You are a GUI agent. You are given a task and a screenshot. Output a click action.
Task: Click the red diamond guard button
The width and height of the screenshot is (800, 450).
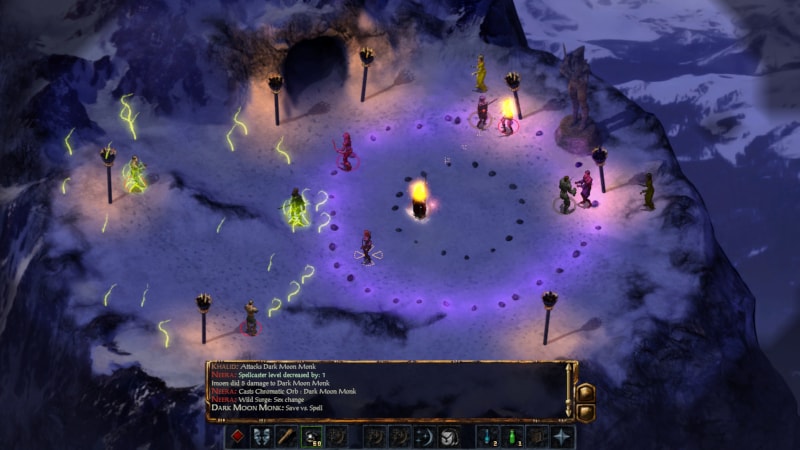pyautogui.click(x=237, y=437)
